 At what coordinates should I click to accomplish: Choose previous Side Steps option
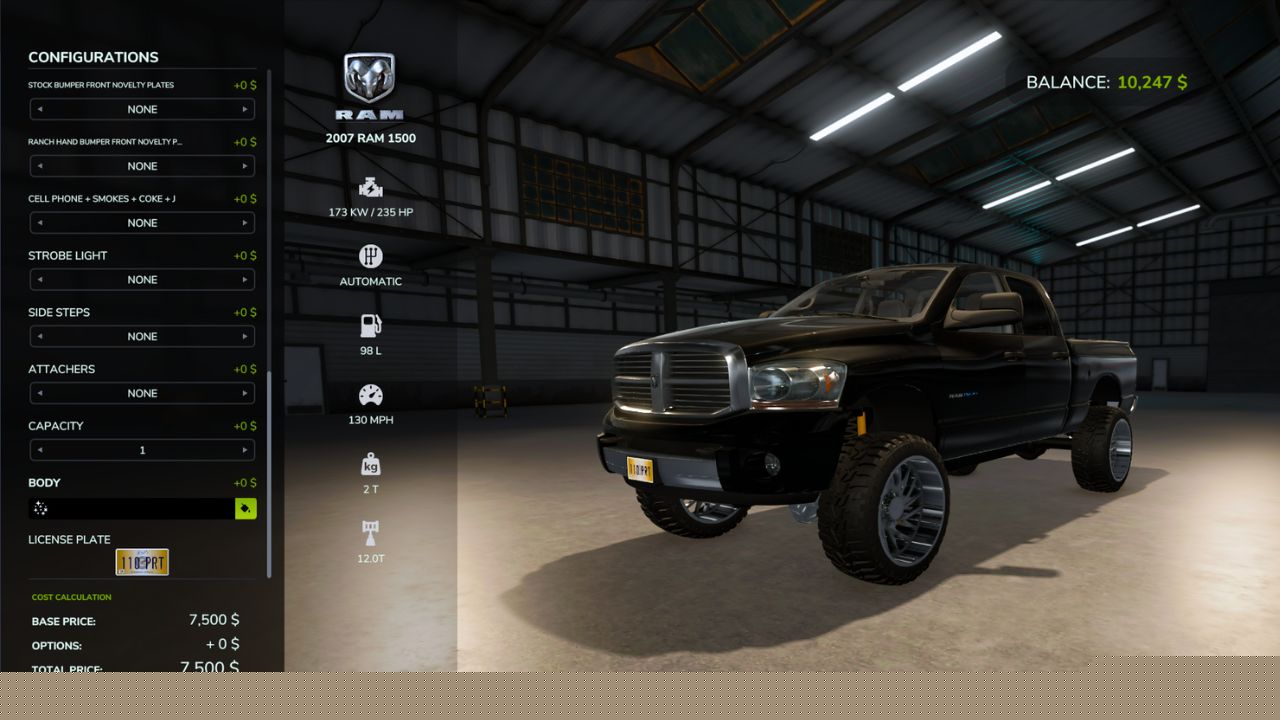[40, 337]
